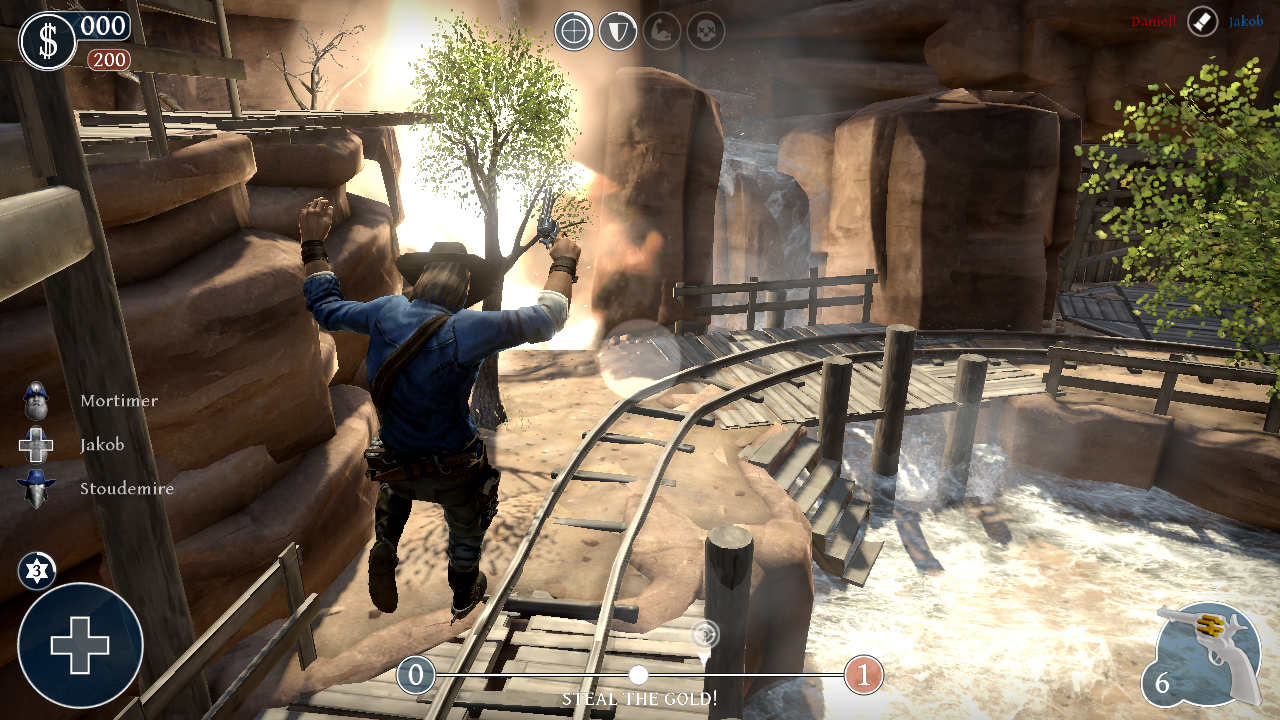Click the shield defense synergy icon

click(617, 29)
